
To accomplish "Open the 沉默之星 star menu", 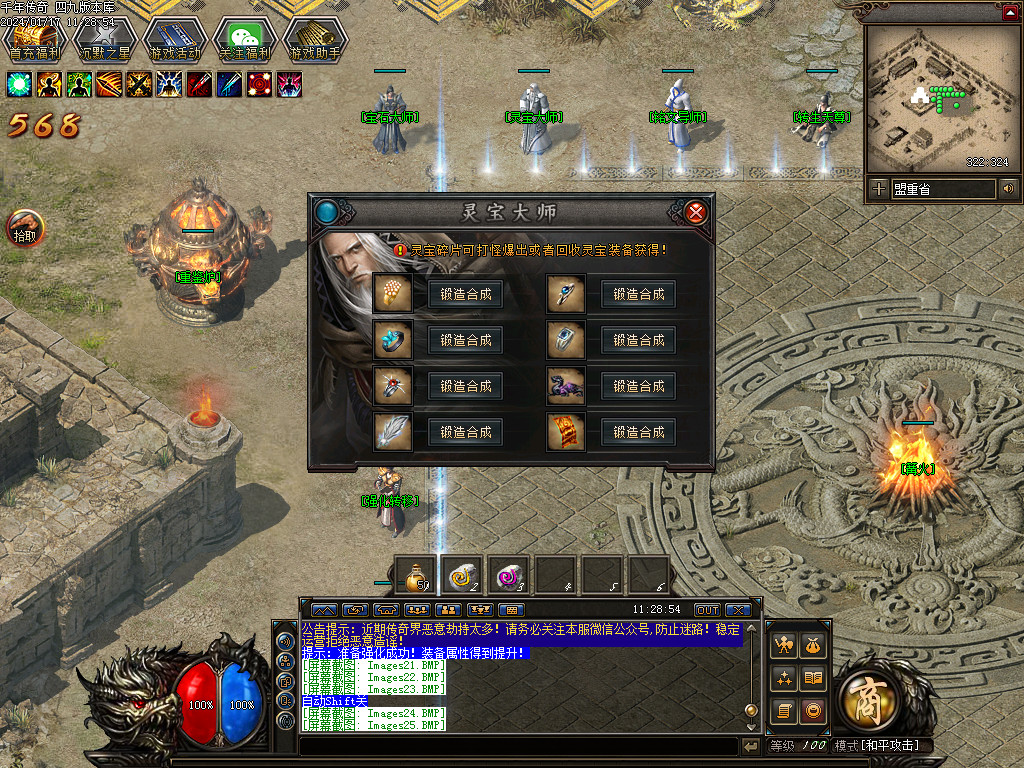I will [105, 39].
